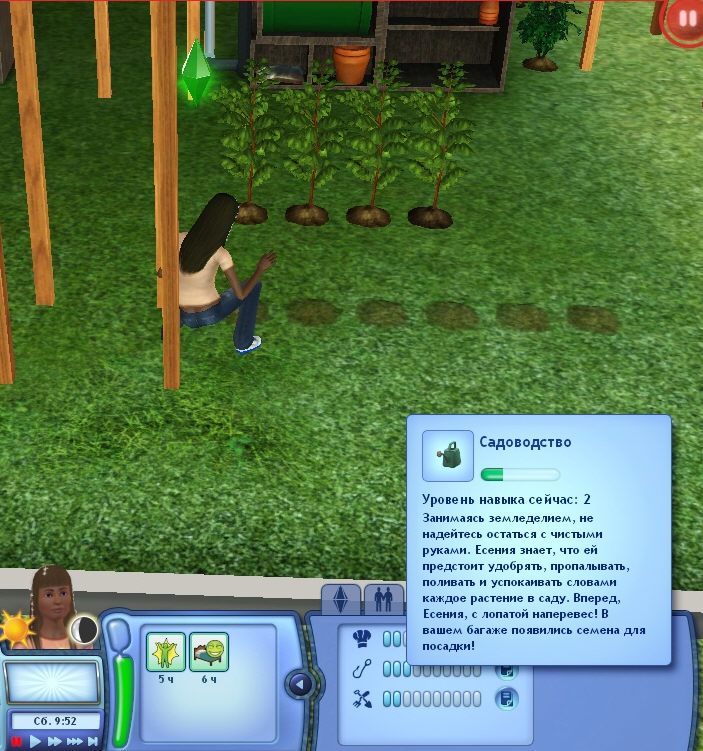This screenshot has height=751, width=703.
Task: Select the fishing hook skill row
Action: [362, 668]
